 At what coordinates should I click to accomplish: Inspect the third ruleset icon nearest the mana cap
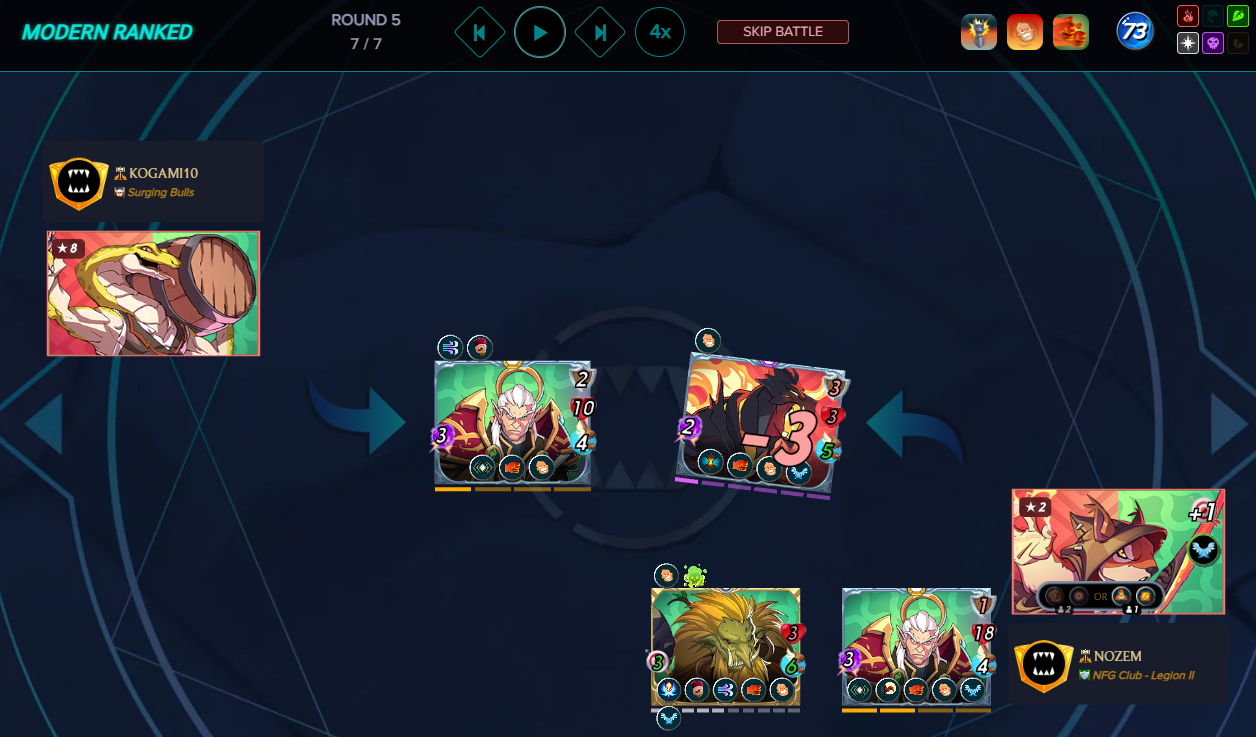click(1071, 32)
